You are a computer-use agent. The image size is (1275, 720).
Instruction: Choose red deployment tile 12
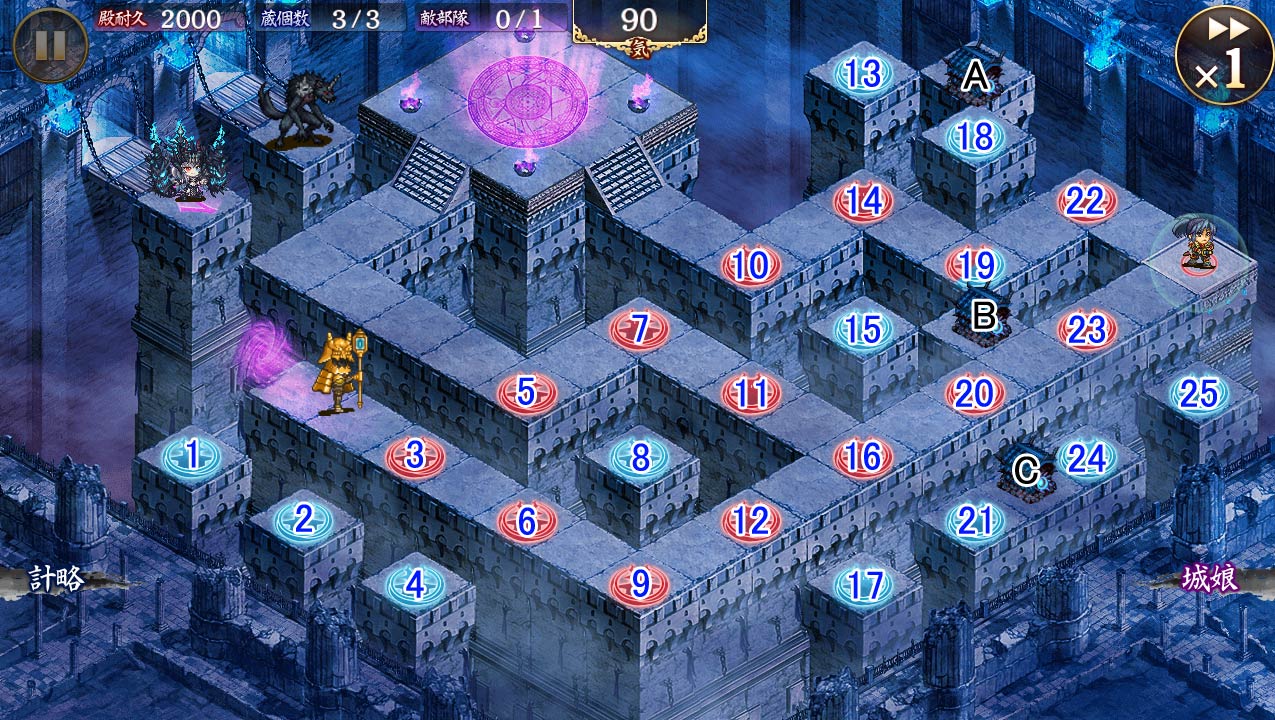[x=751, y=521]
